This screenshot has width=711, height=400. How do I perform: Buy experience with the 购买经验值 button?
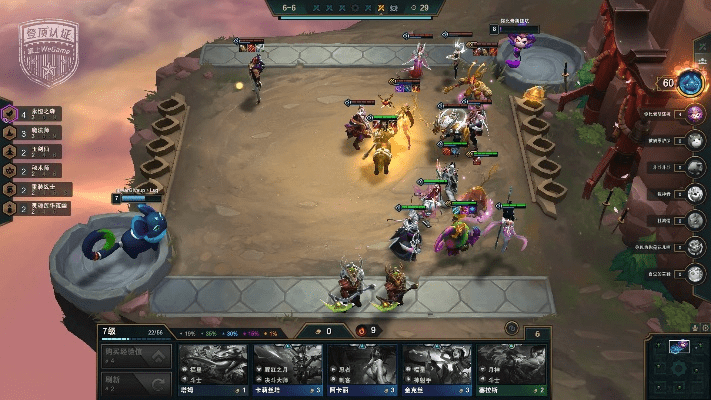[135, 356]
